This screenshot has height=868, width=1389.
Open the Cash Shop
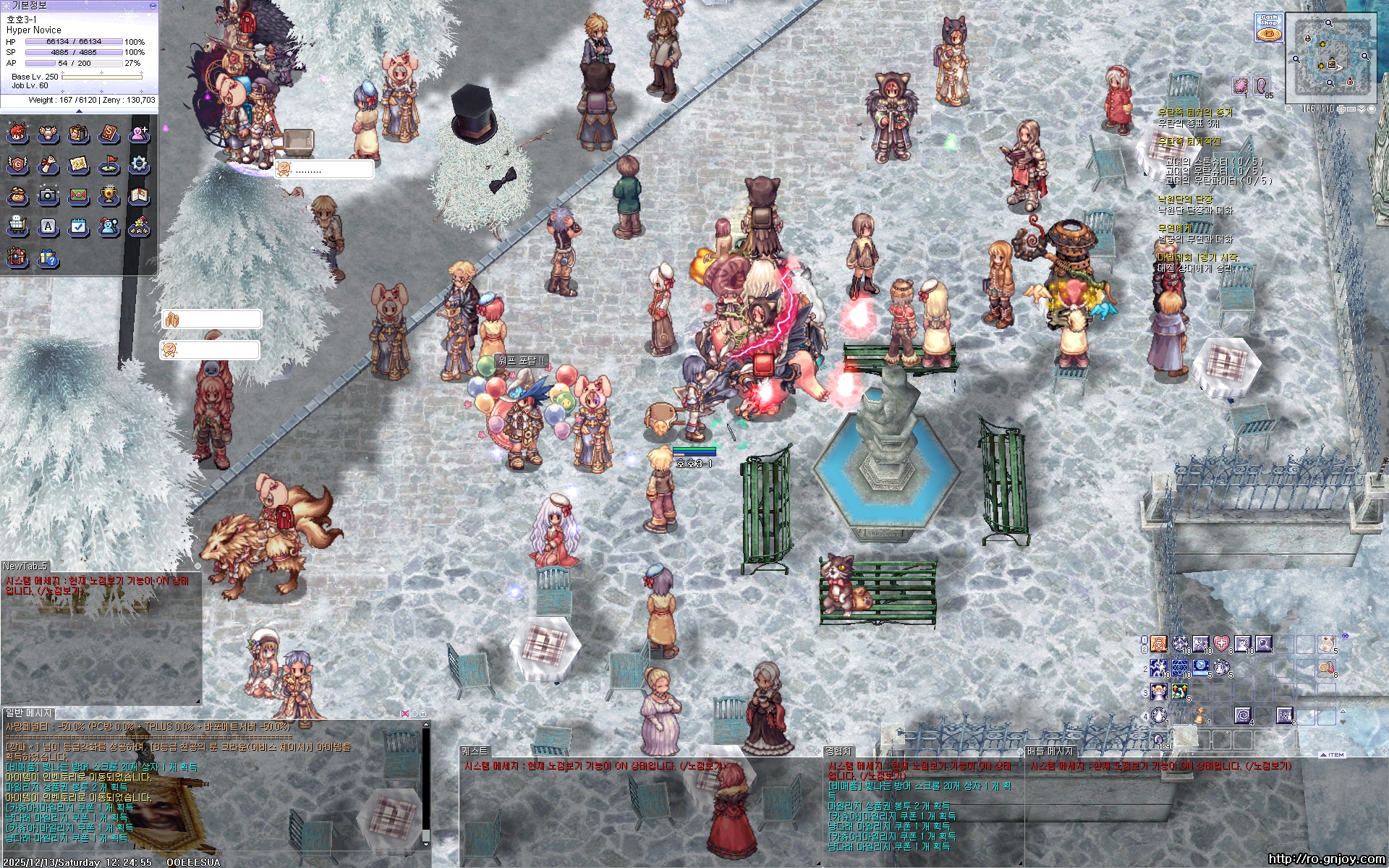click(x=1268, y=27)
